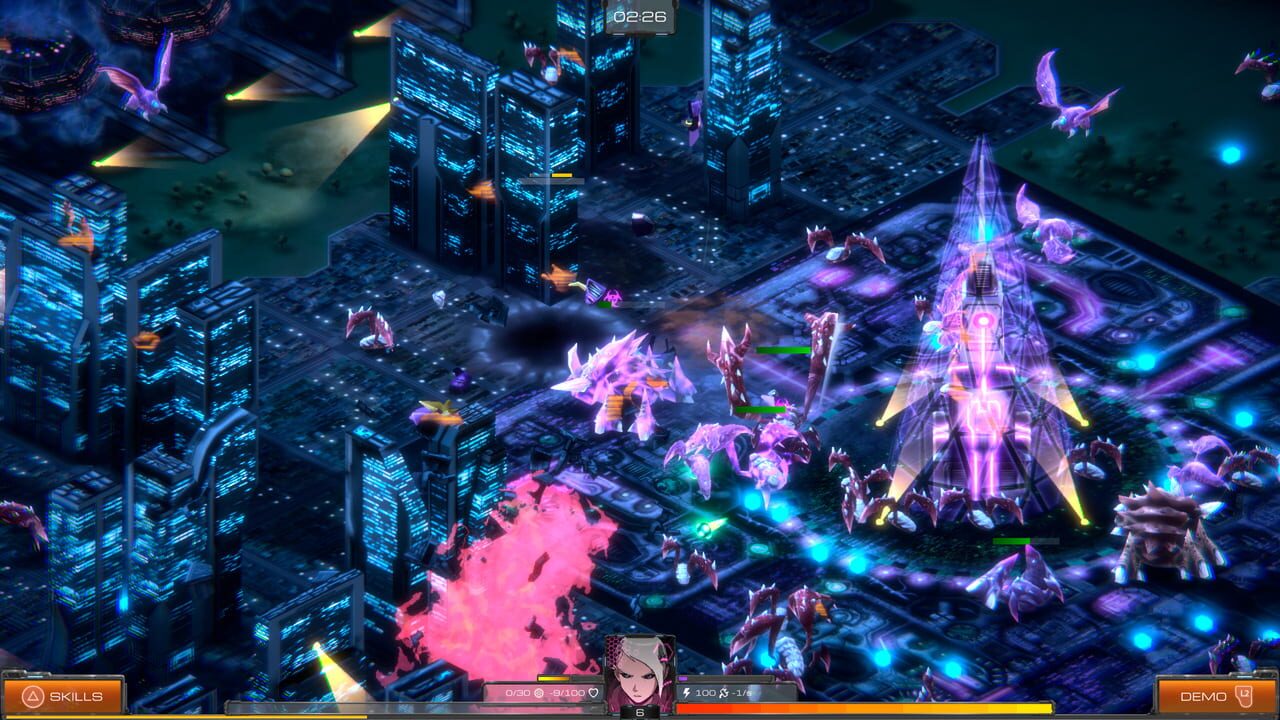The width and height of the screenshot is (1280, 720).
Task: Click the heart health icon beside the portrait
Action: pyautogui.click(x=592, y=693)
